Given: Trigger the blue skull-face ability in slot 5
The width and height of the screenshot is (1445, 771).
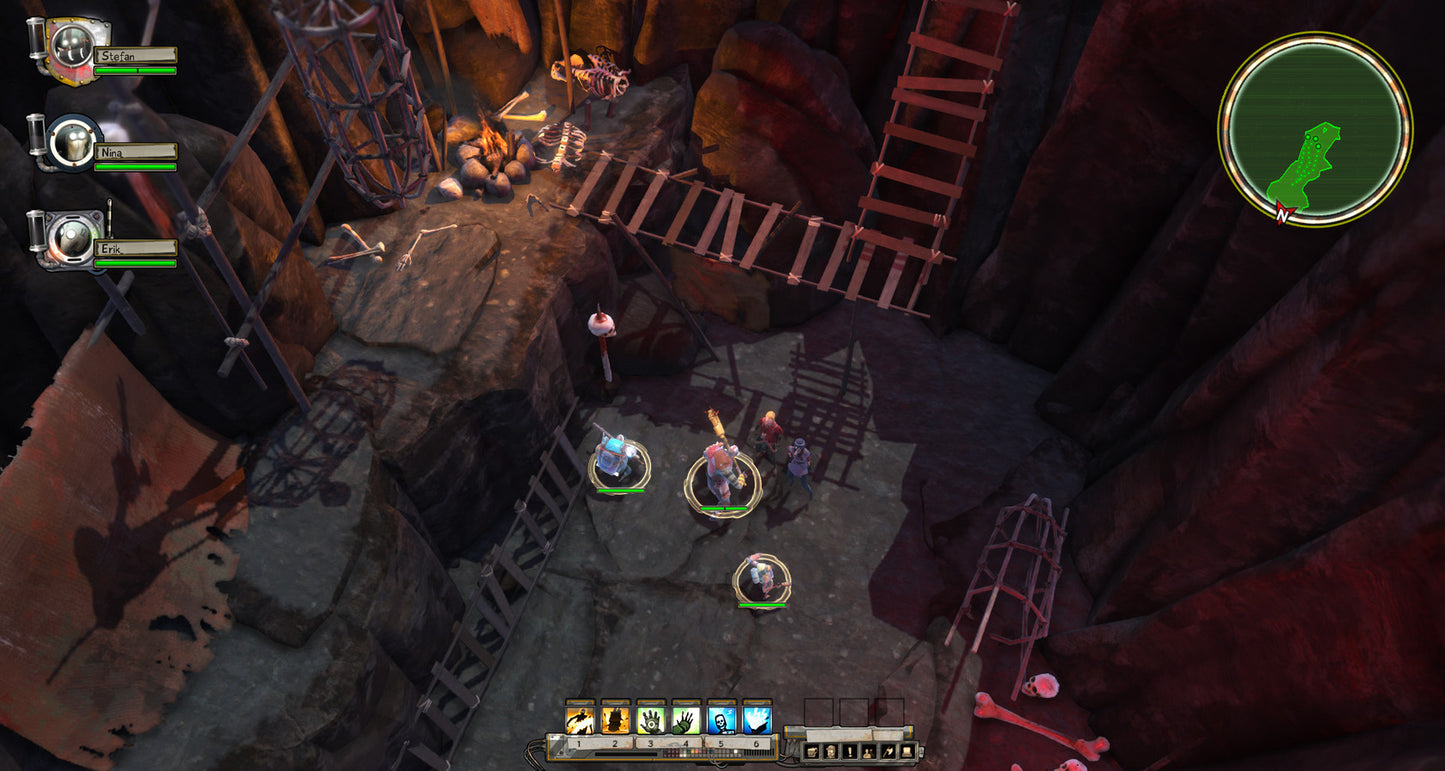Looking at the screenshot, I should tap(722, 720).
